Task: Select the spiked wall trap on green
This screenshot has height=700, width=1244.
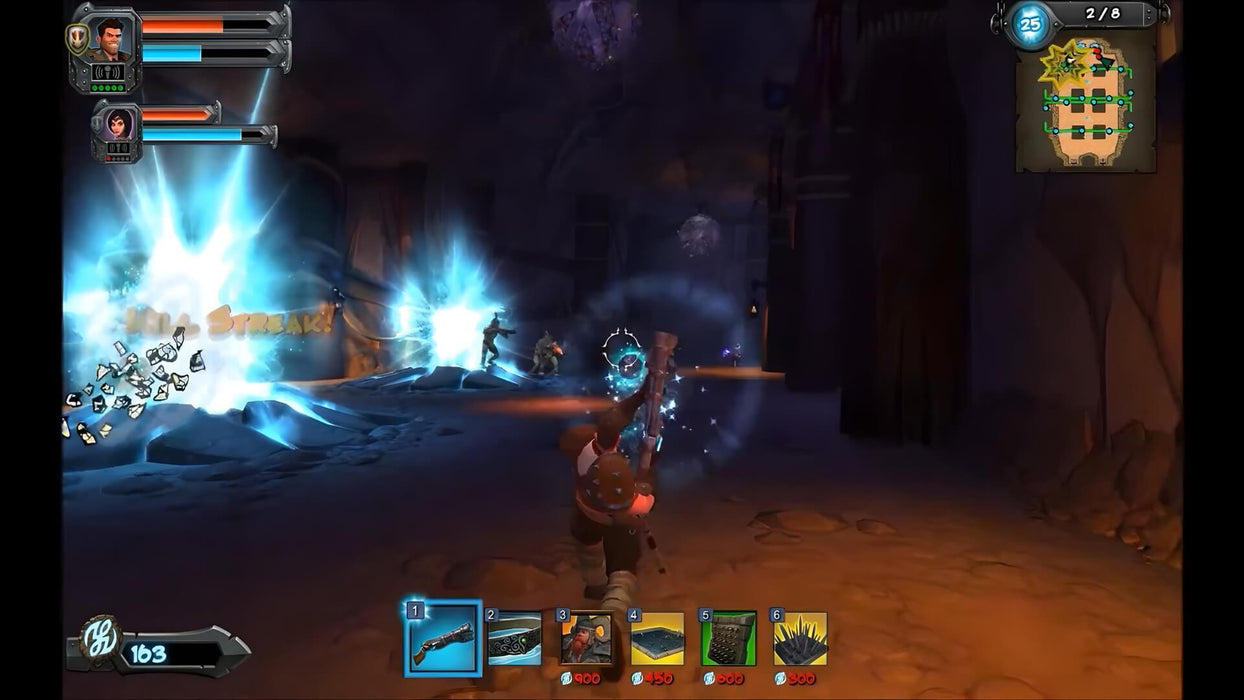Action: [x=728, y=639]
